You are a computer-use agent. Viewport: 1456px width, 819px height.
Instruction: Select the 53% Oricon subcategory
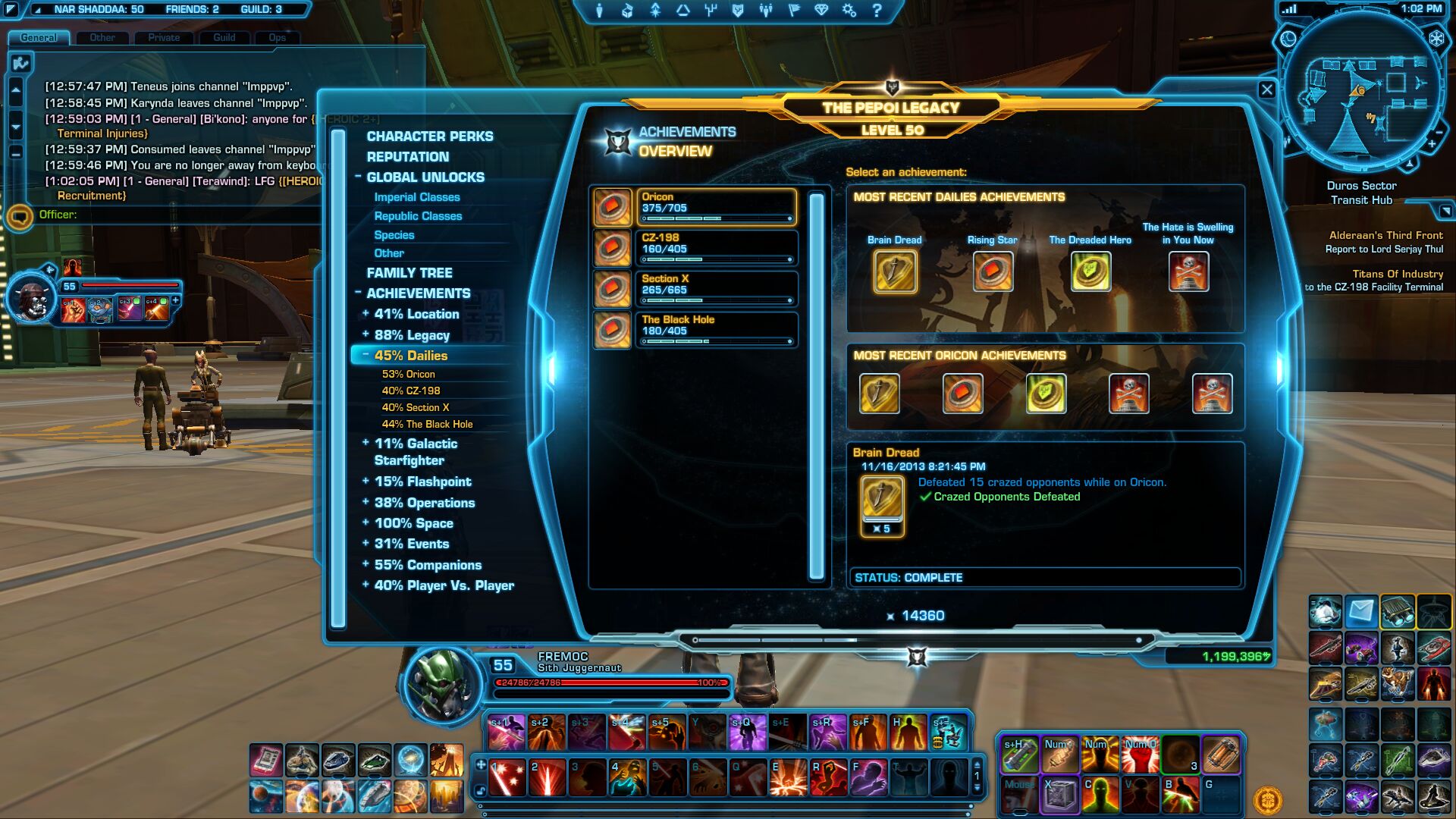408,374
